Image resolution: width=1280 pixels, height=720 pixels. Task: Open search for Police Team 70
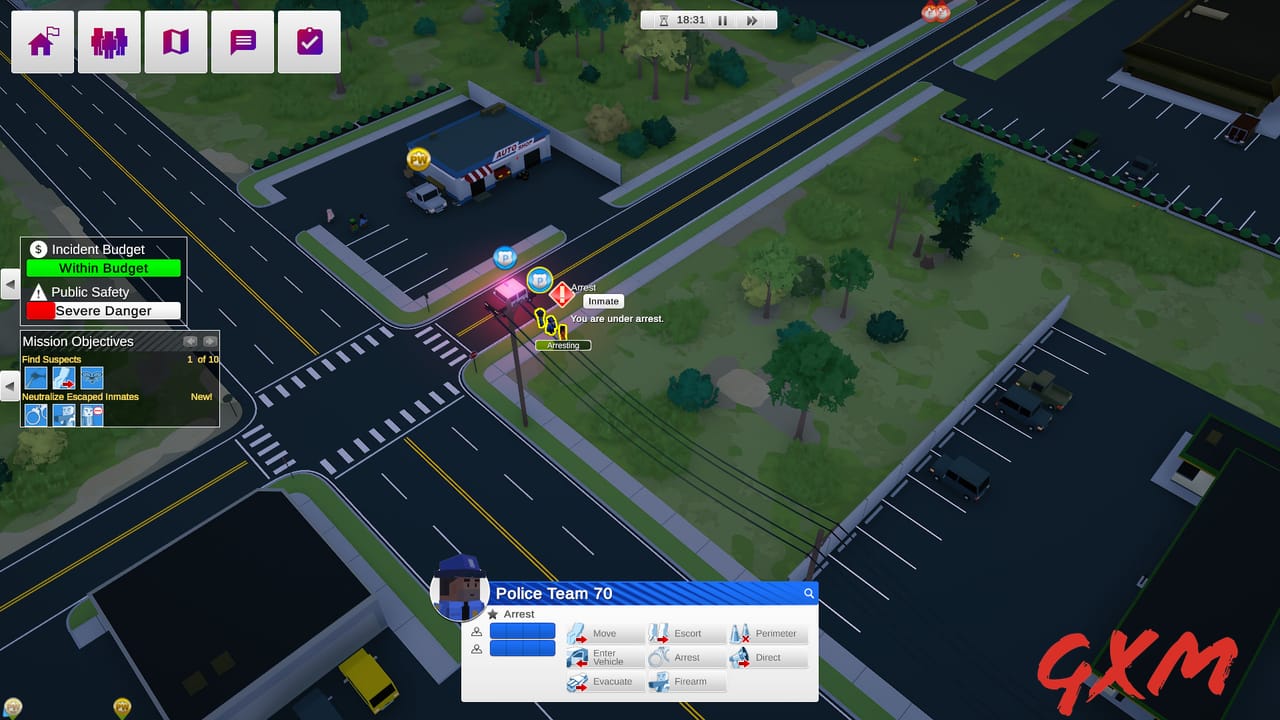click(808, 593)
